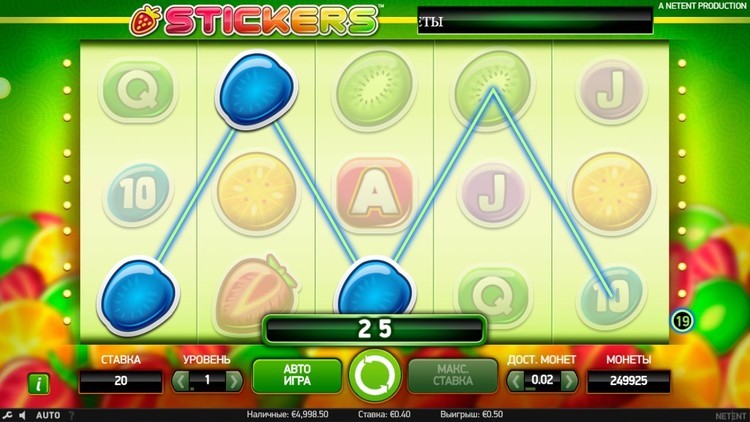Image resolution: width=750 pixels, height=422 pixels.
Task: Increase the УРОВЕНЬ bet level
Action: pyautogui.click(x=234, y=381)
